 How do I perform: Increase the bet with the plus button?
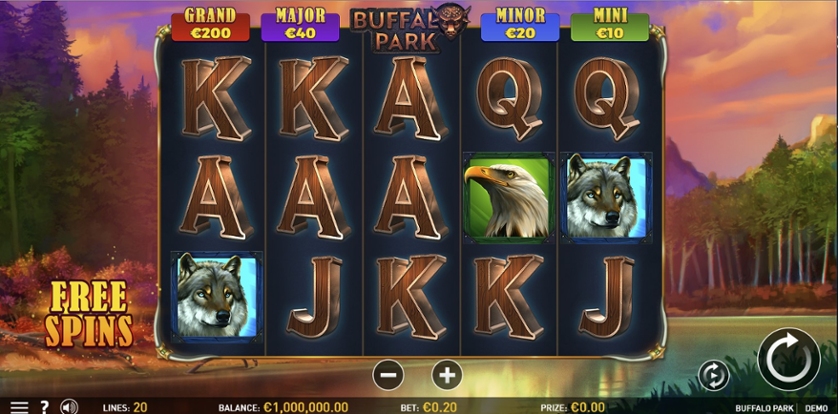point(447,375)
